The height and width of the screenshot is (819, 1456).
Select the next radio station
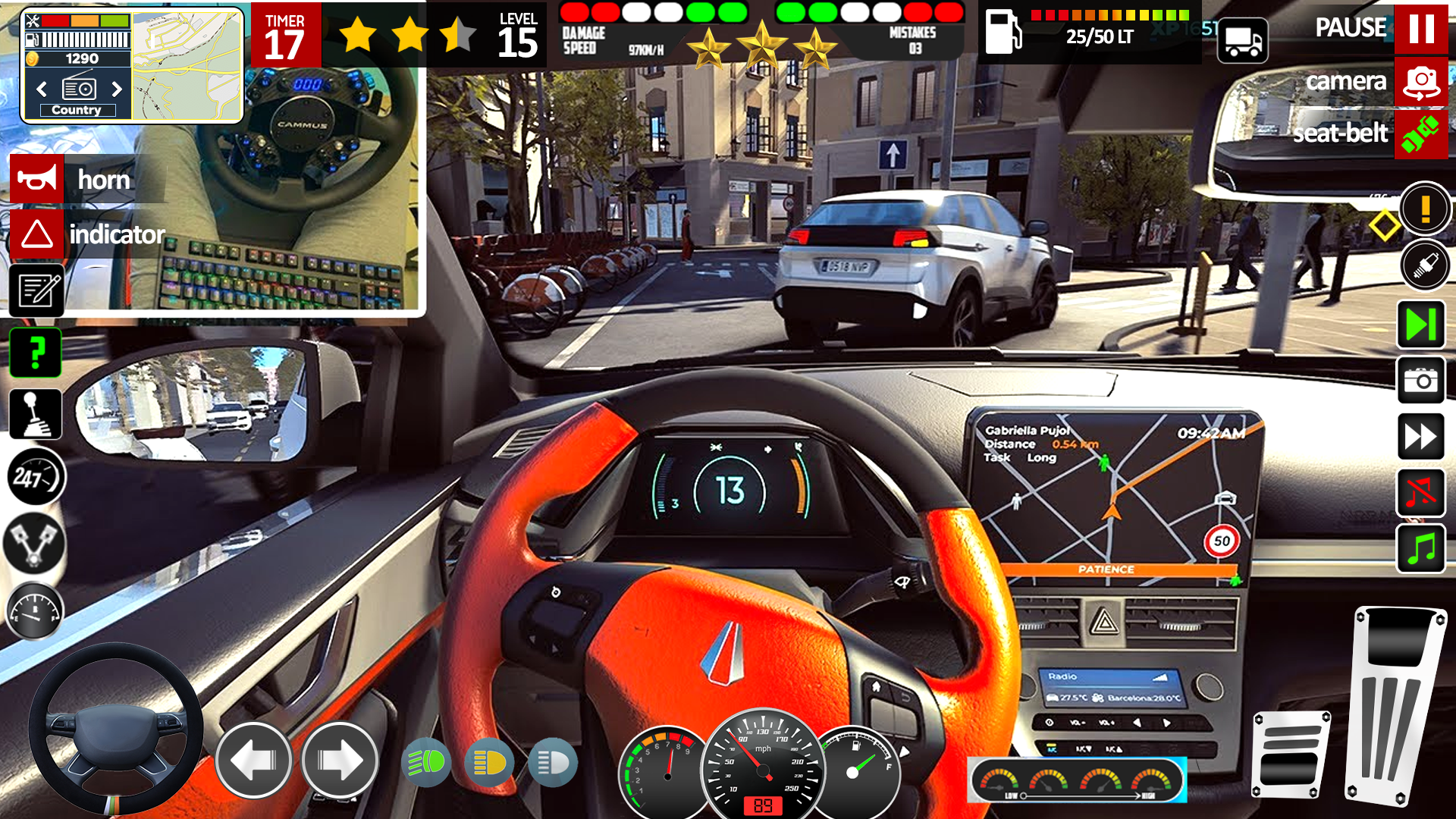(x=117, y=89)
